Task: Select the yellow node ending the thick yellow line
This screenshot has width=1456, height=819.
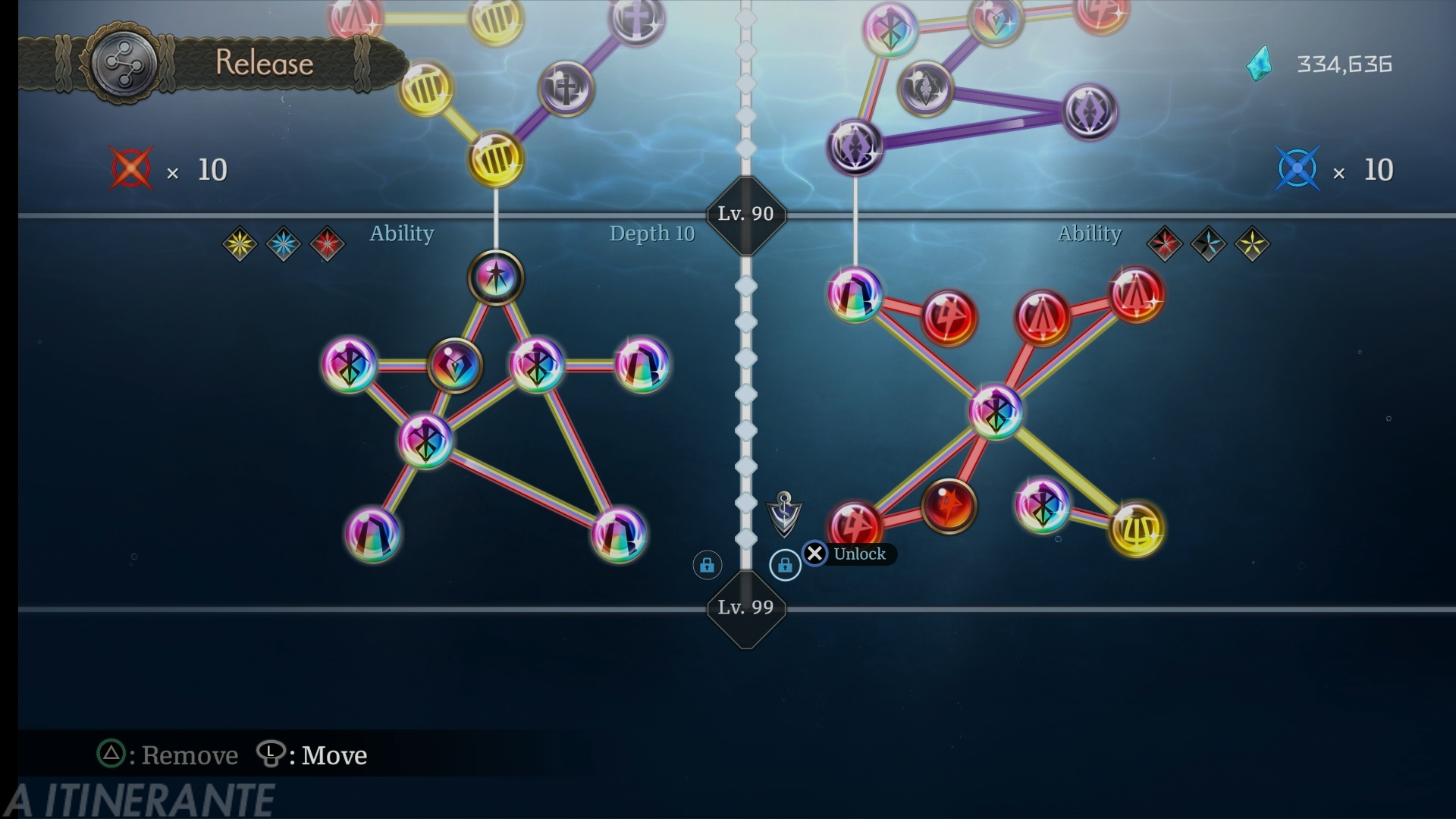Action: point(1137,529)
